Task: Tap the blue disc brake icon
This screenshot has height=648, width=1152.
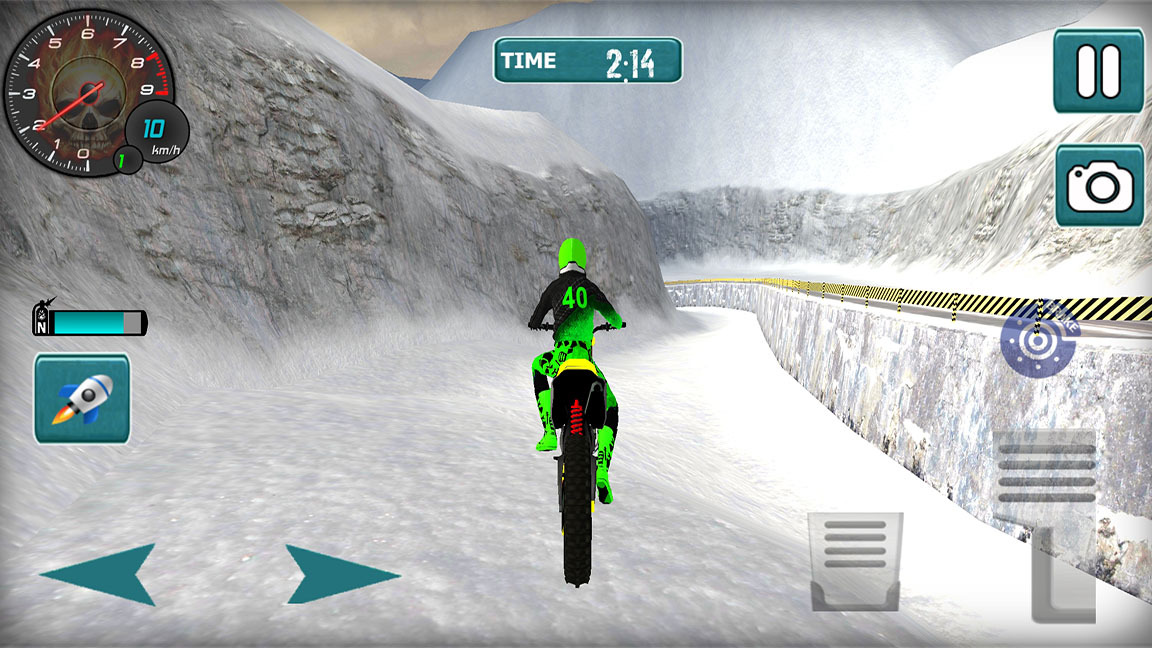Action: click(x=1039, y=337)
